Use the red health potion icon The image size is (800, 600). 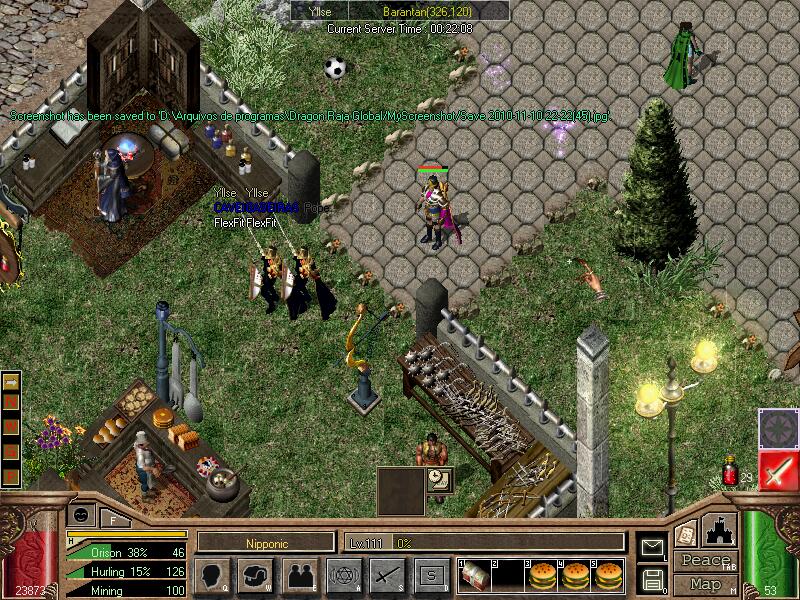730,473
